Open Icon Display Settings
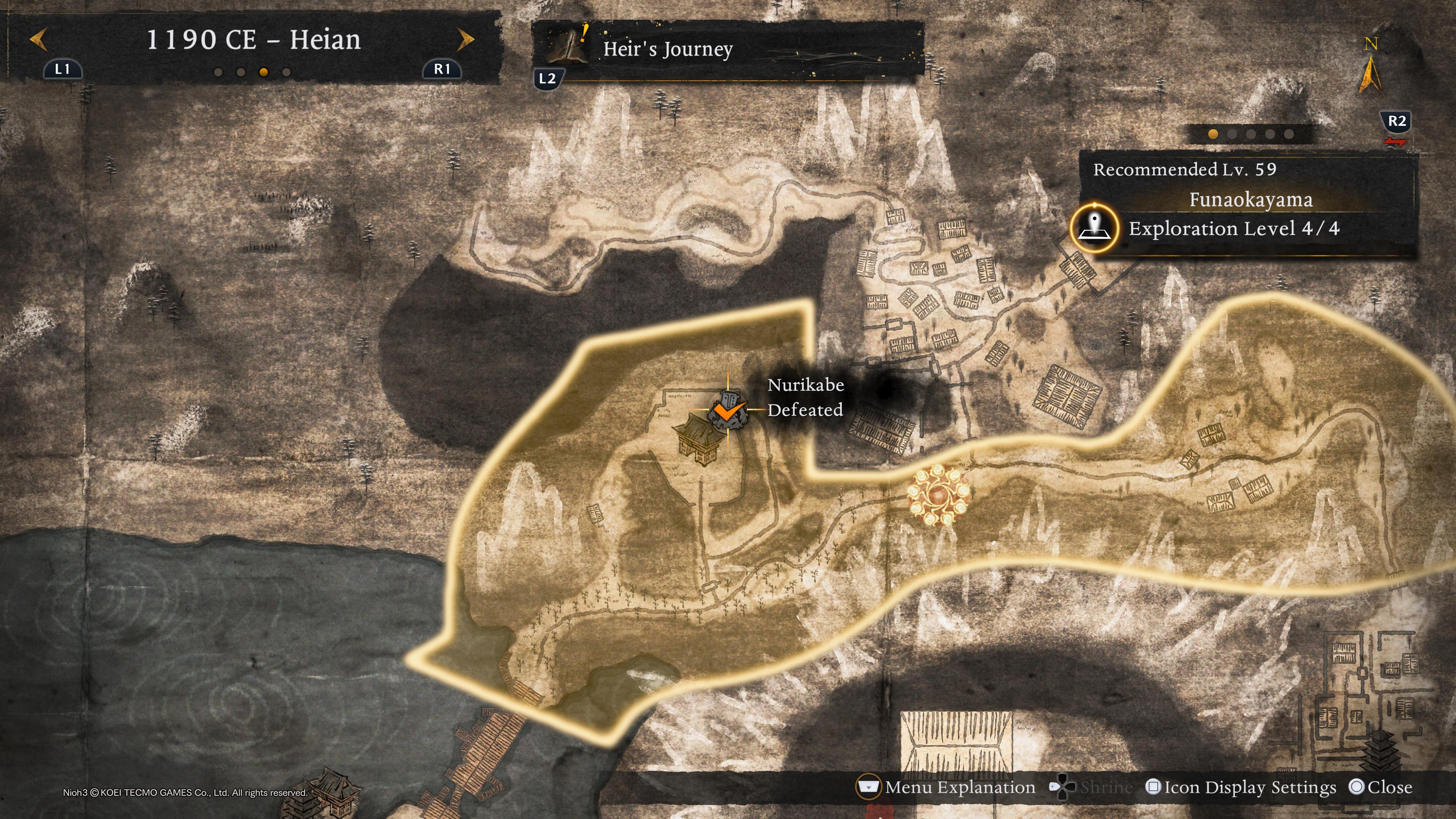This screenshot has width=1456, height=819. pos(1241,787)
